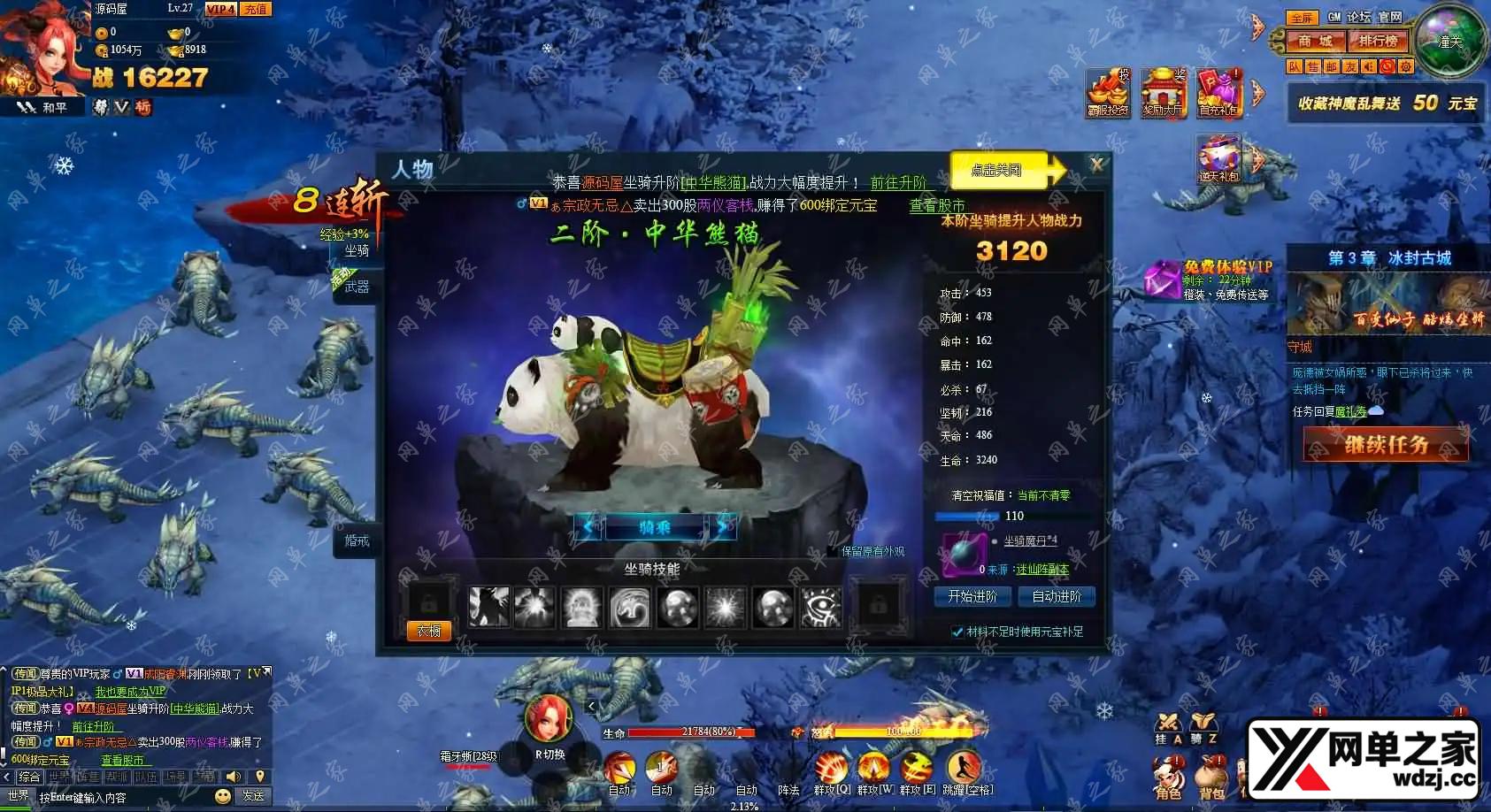Close the 人物 mount panel
This screenshot has height=812, width=1491.
[1096, 165]
